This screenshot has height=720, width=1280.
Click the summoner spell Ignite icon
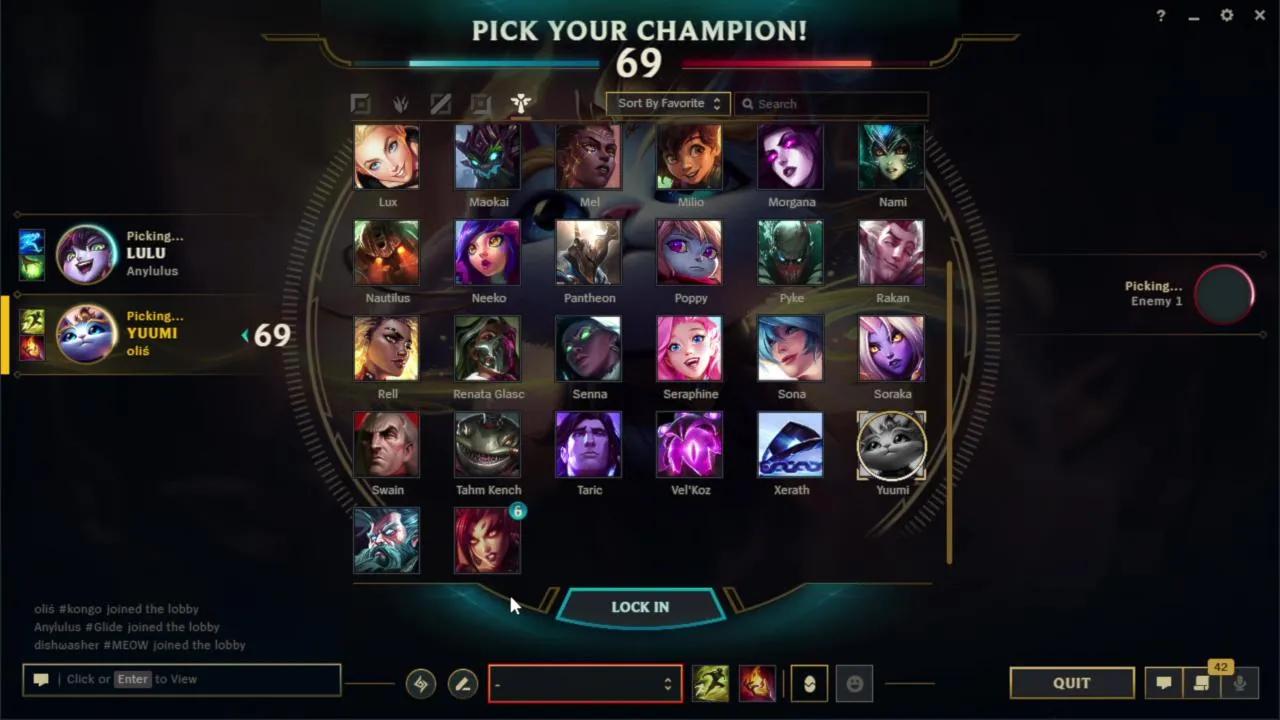tap(757, 683)
